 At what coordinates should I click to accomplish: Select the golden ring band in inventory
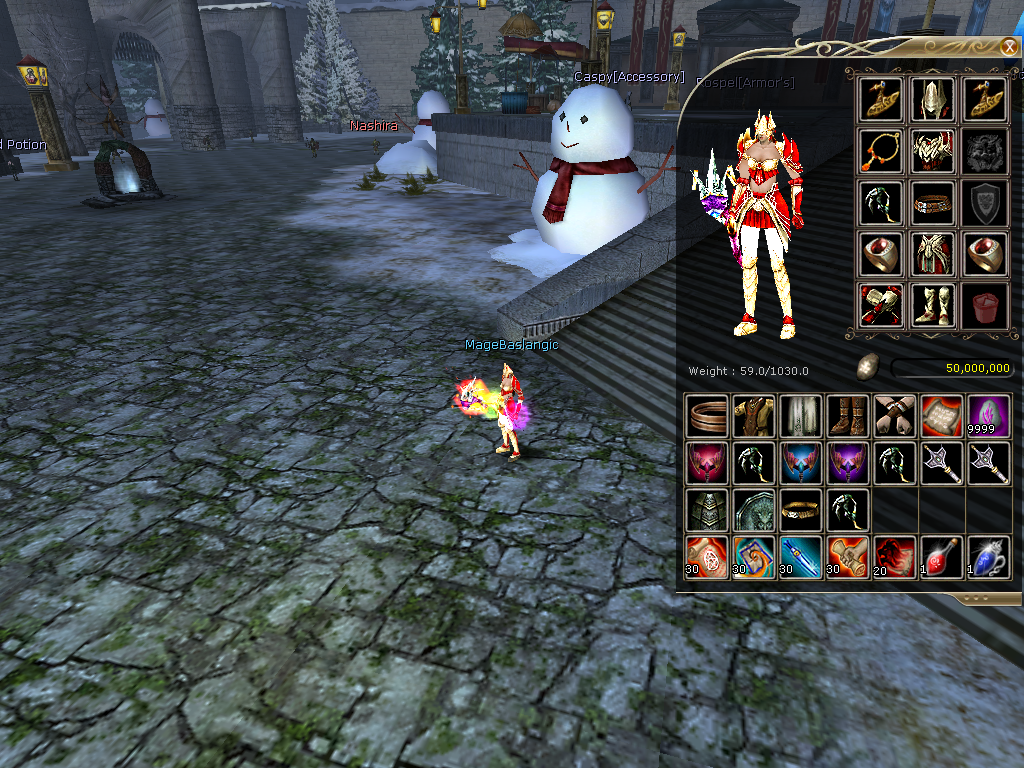801,510
